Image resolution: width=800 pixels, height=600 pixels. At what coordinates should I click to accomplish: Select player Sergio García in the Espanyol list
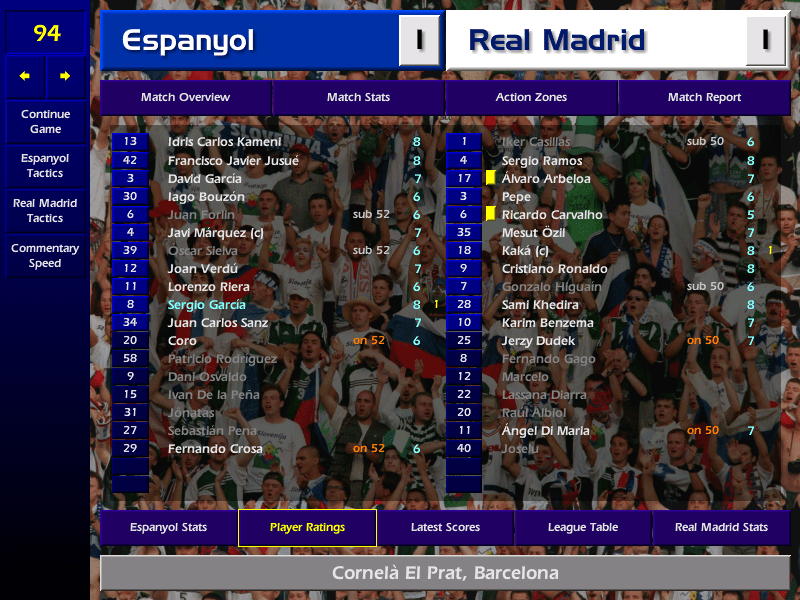click(207, 305)
